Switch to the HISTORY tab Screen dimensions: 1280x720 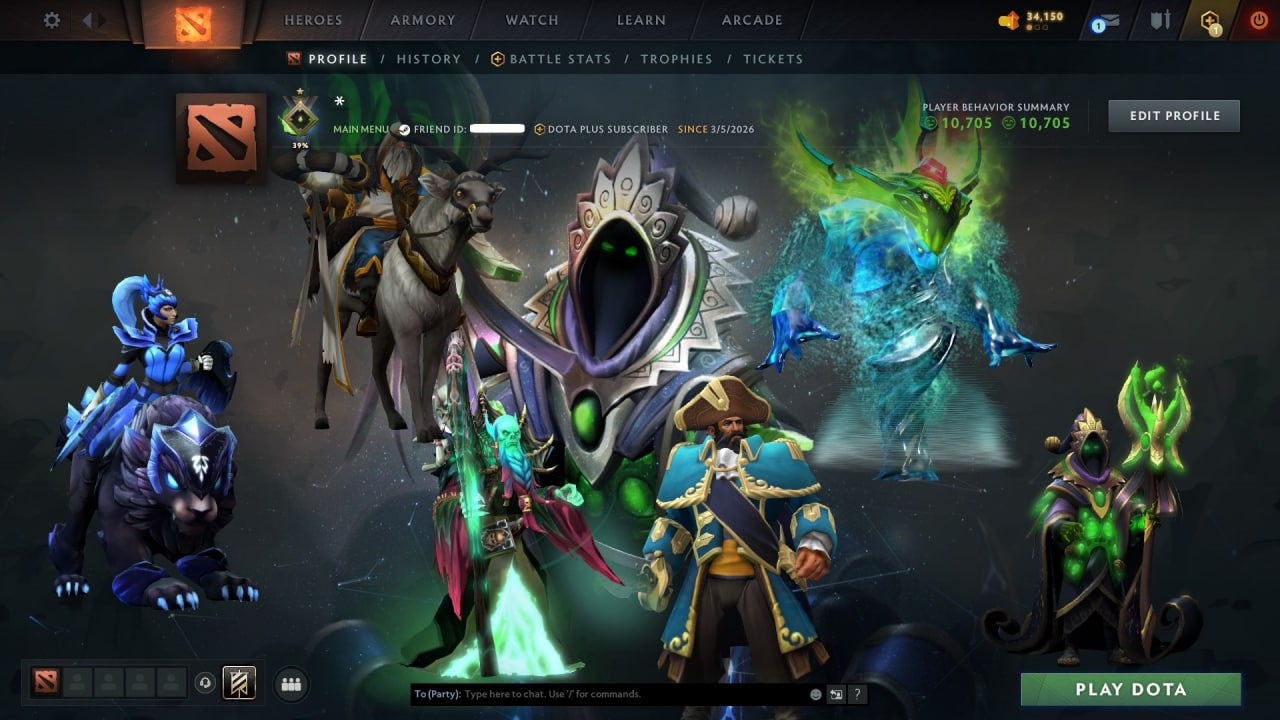tap(429, 59)
